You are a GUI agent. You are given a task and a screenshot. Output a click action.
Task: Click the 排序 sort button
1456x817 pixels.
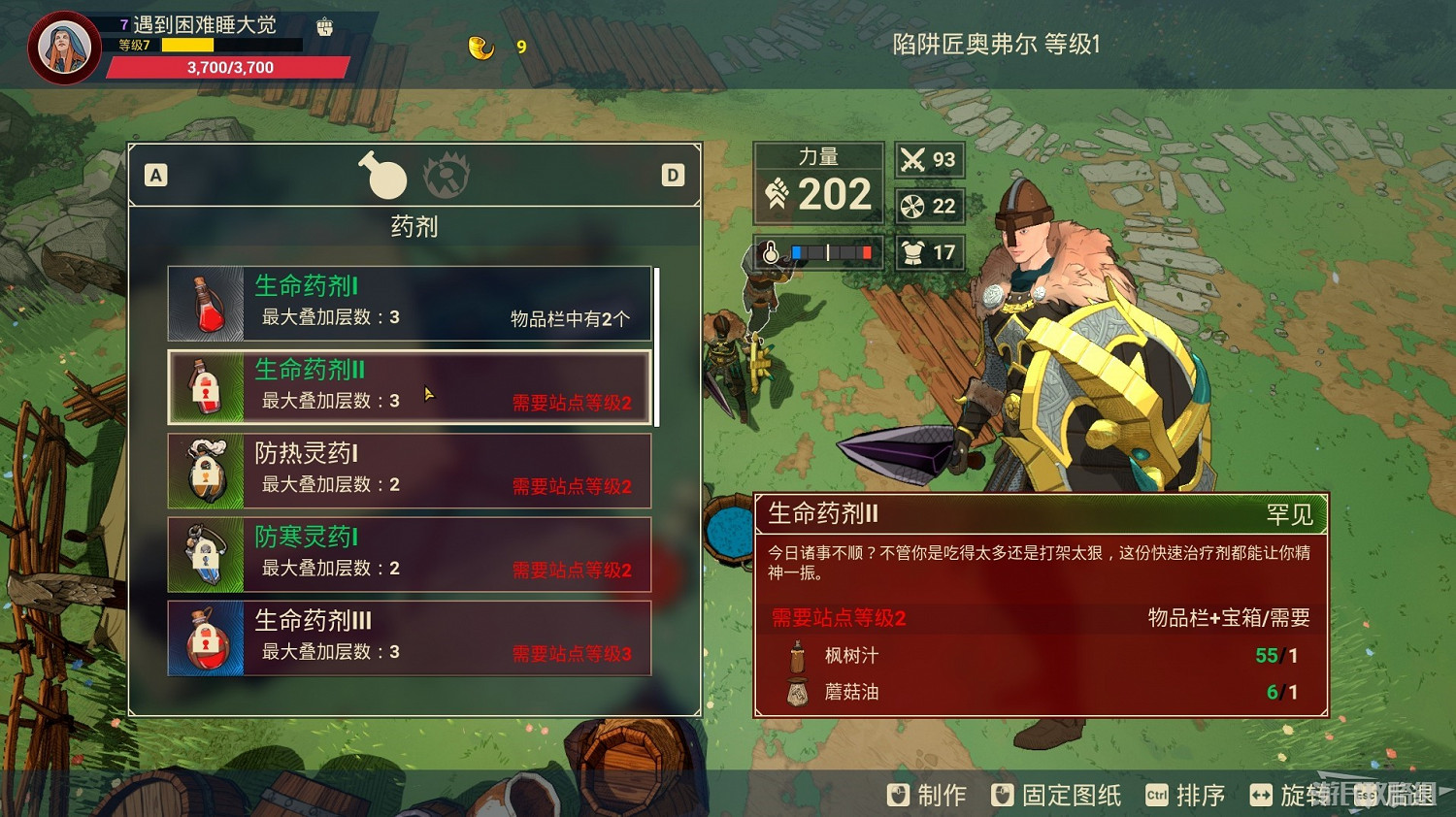tap(1200, 795)
